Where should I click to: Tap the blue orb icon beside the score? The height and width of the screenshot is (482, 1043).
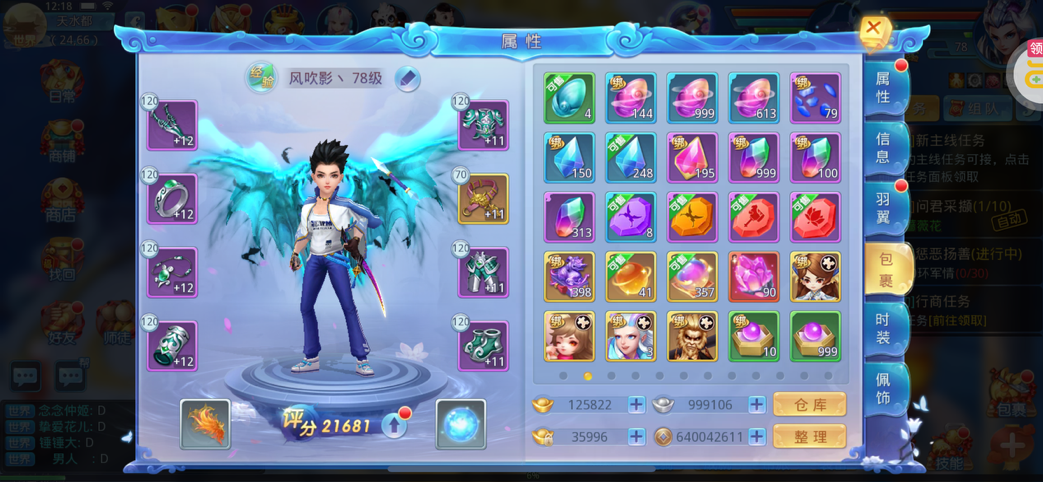pos(461,424)
